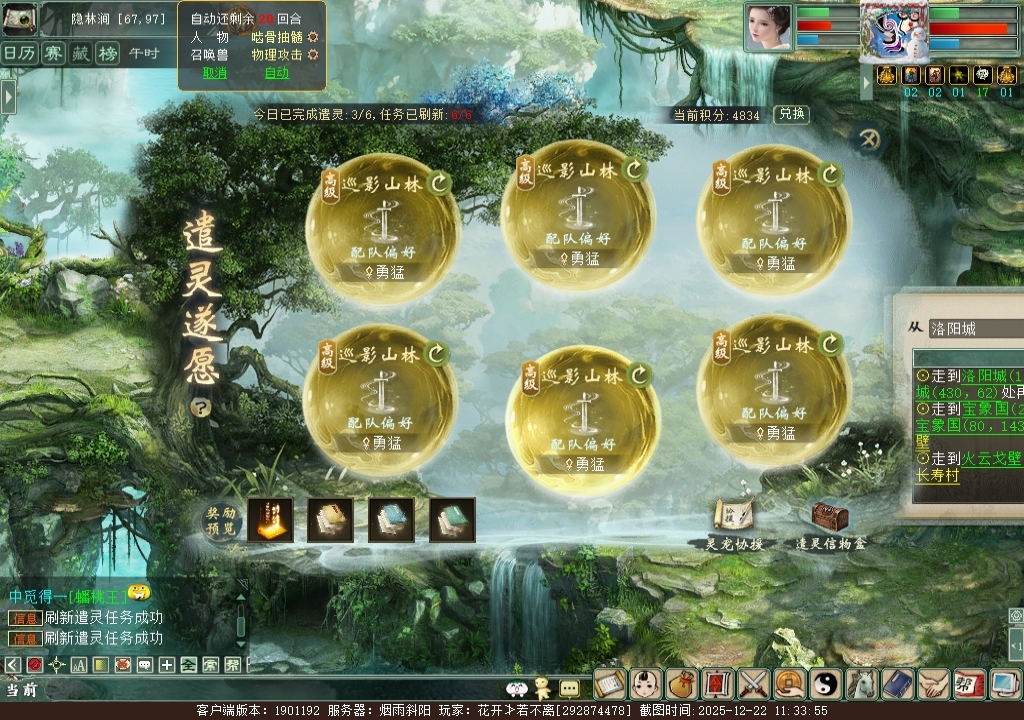The image size is (1024, 720).
Task: Open the handshake friends icon
Action: [934, 684]
